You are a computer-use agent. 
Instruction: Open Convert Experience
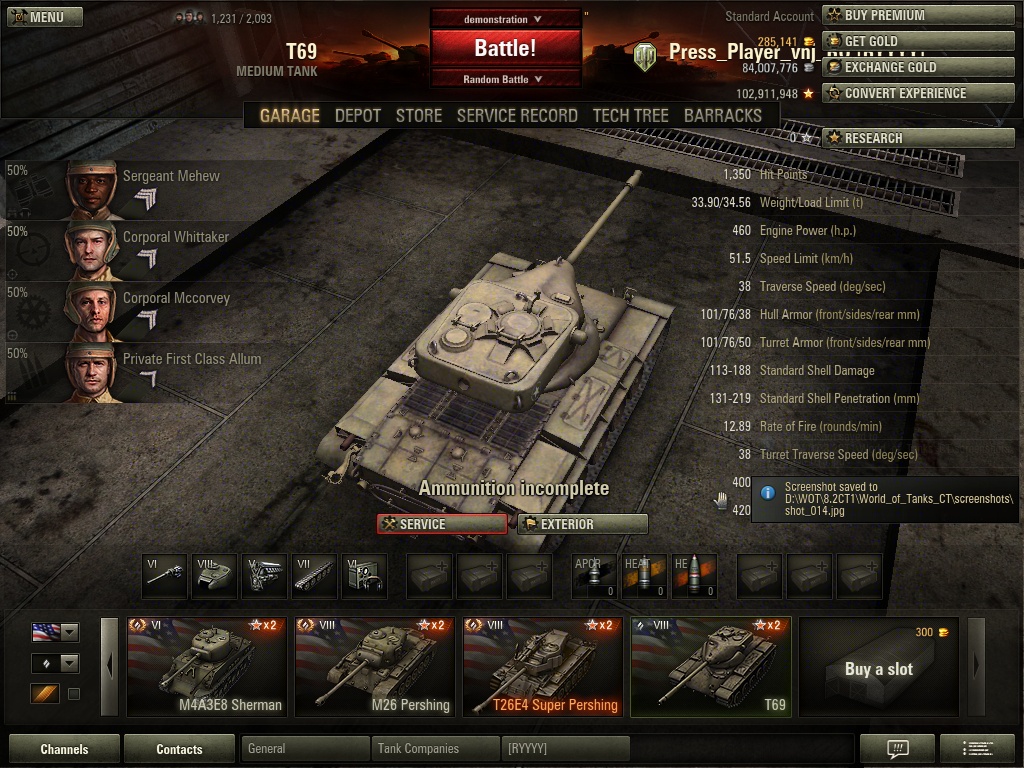click(x=918, y=93)
